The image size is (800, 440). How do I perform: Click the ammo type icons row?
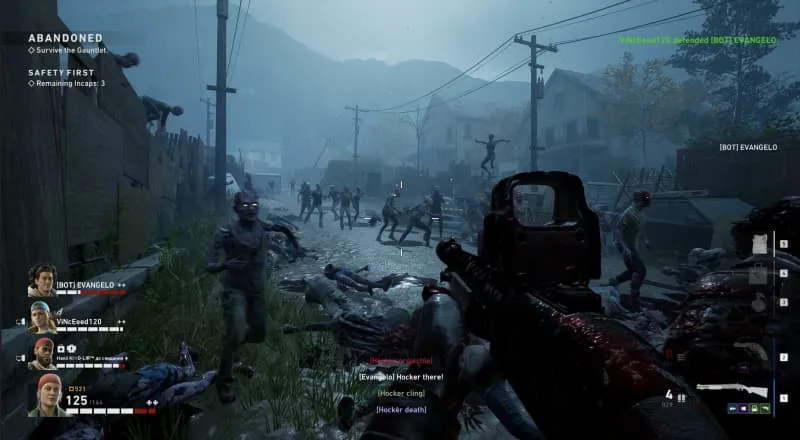click(748, 407)
